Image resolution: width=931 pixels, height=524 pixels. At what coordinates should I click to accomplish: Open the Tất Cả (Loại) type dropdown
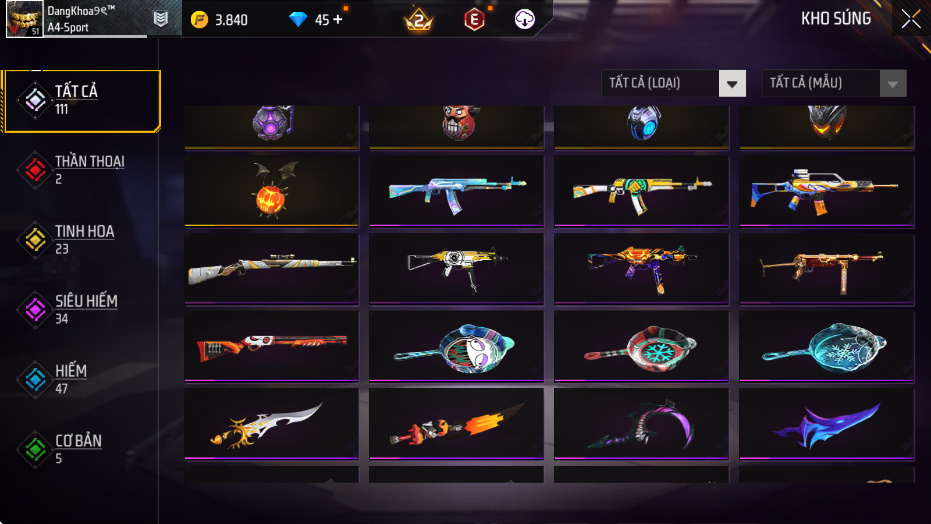pyautogui.click(x=673, y=83)
